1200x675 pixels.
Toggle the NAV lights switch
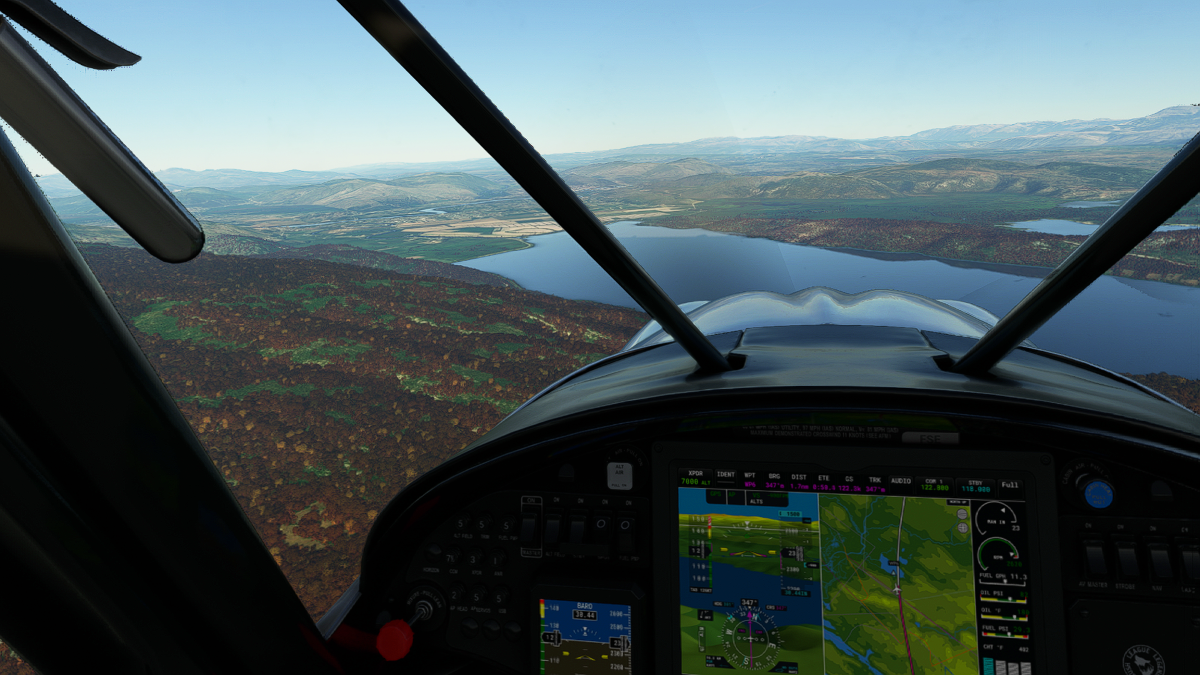coord(1158,561)
